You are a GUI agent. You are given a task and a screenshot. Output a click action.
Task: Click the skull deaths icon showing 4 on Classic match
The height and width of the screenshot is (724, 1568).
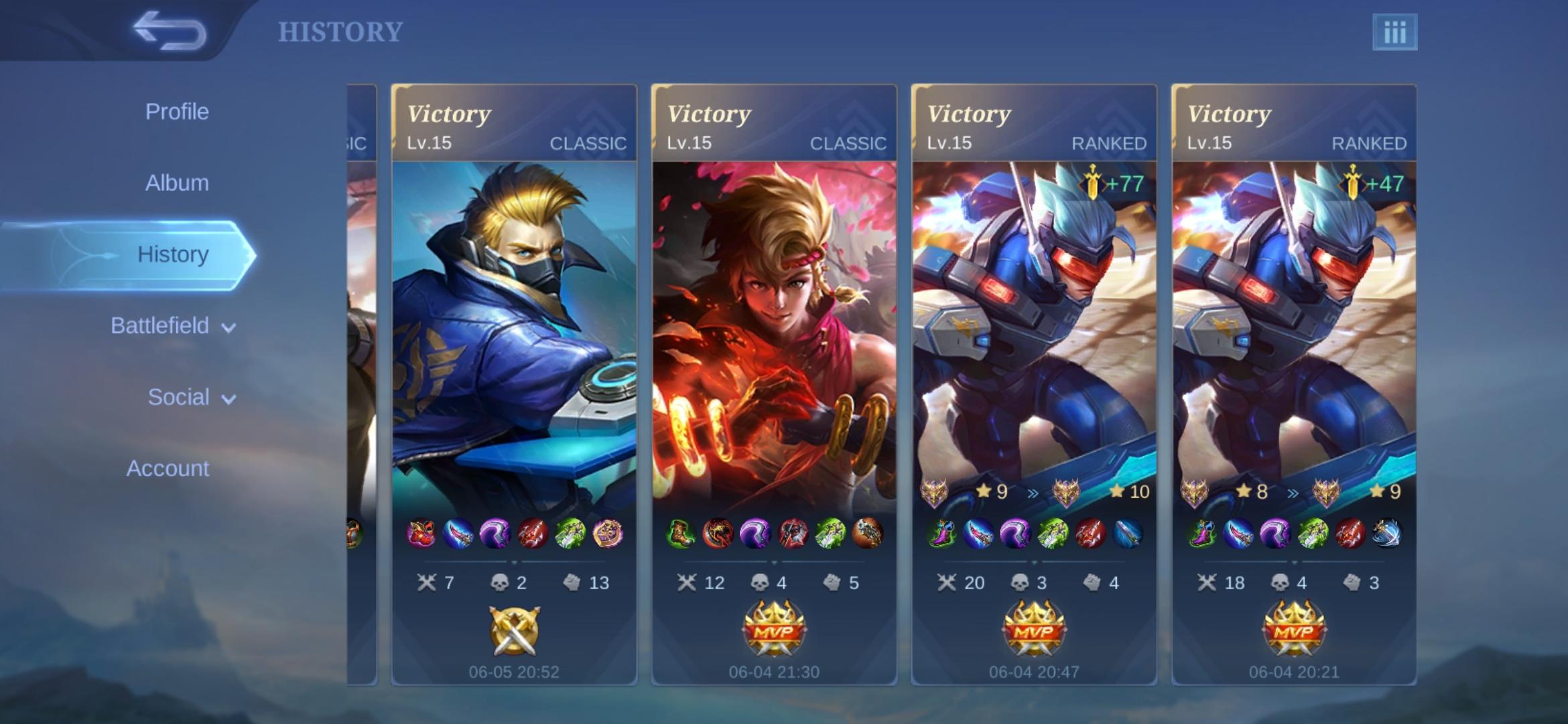click(x=761, y=583)
